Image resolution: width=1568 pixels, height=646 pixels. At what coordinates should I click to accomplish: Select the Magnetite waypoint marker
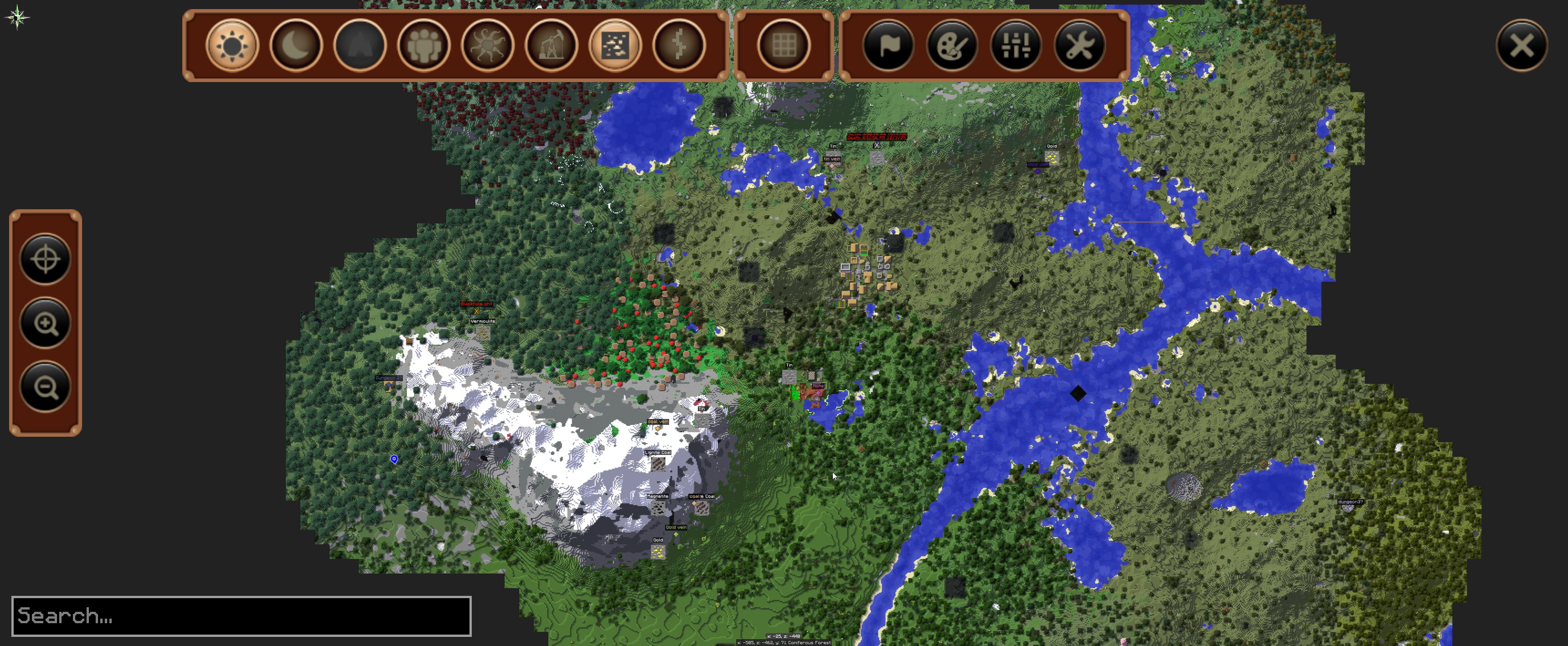tap(657, 507)
